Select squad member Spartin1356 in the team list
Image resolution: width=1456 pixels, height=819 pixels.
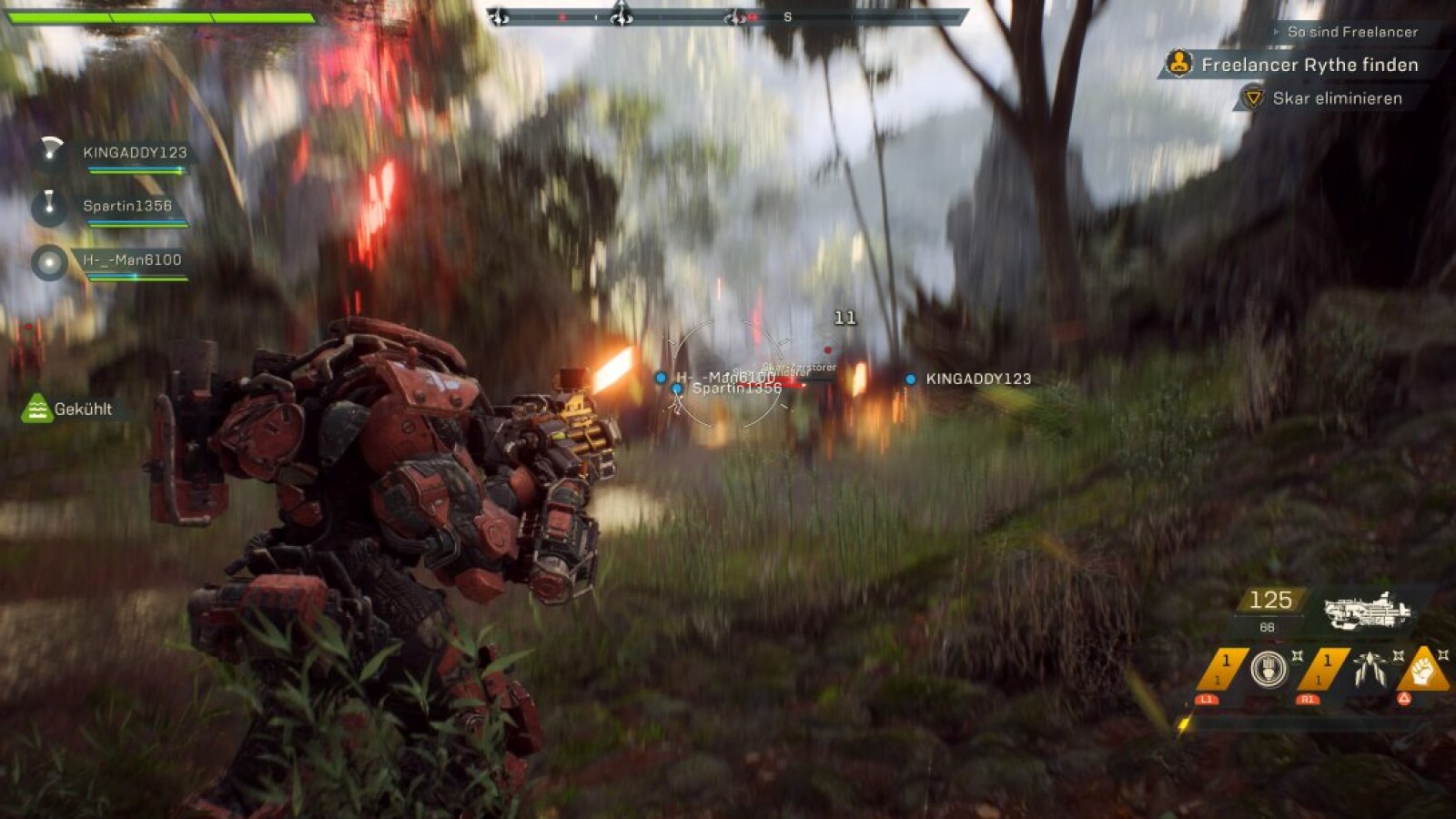[x=126, y=207]
